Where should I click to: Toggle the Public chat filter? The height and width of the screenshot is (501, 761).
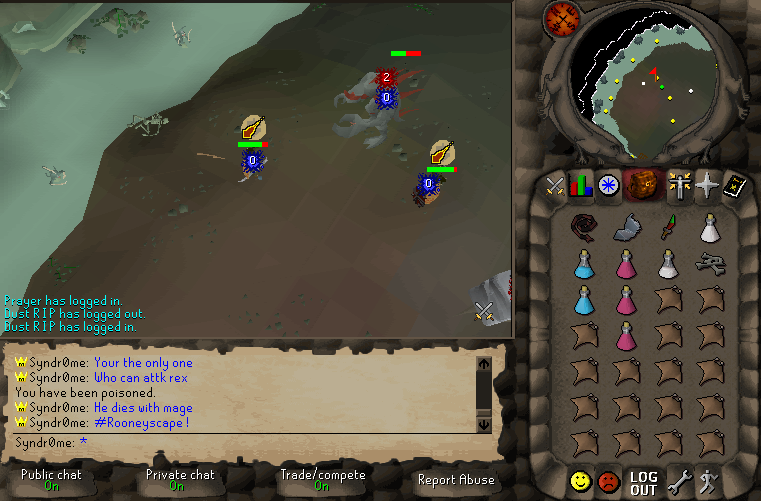(x=51, y=480)
